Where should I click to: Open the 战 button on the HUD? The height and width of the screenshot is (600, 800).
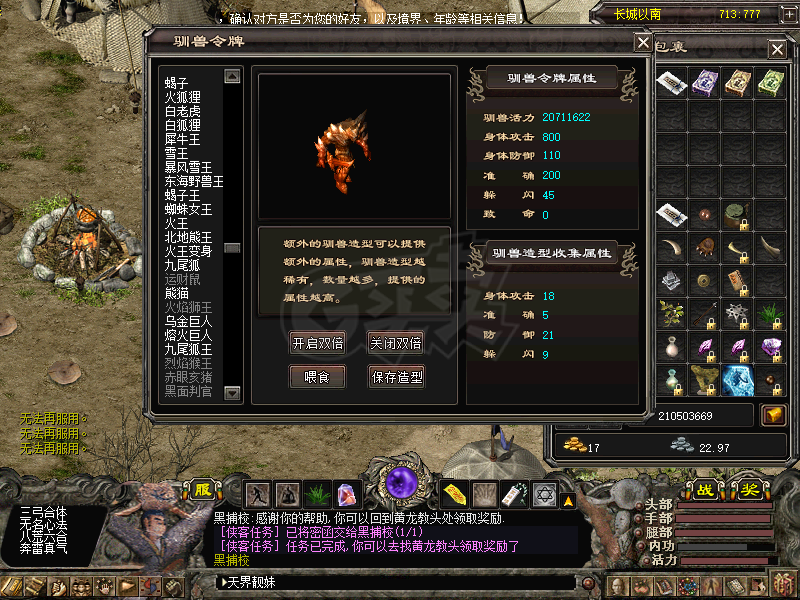705,490
